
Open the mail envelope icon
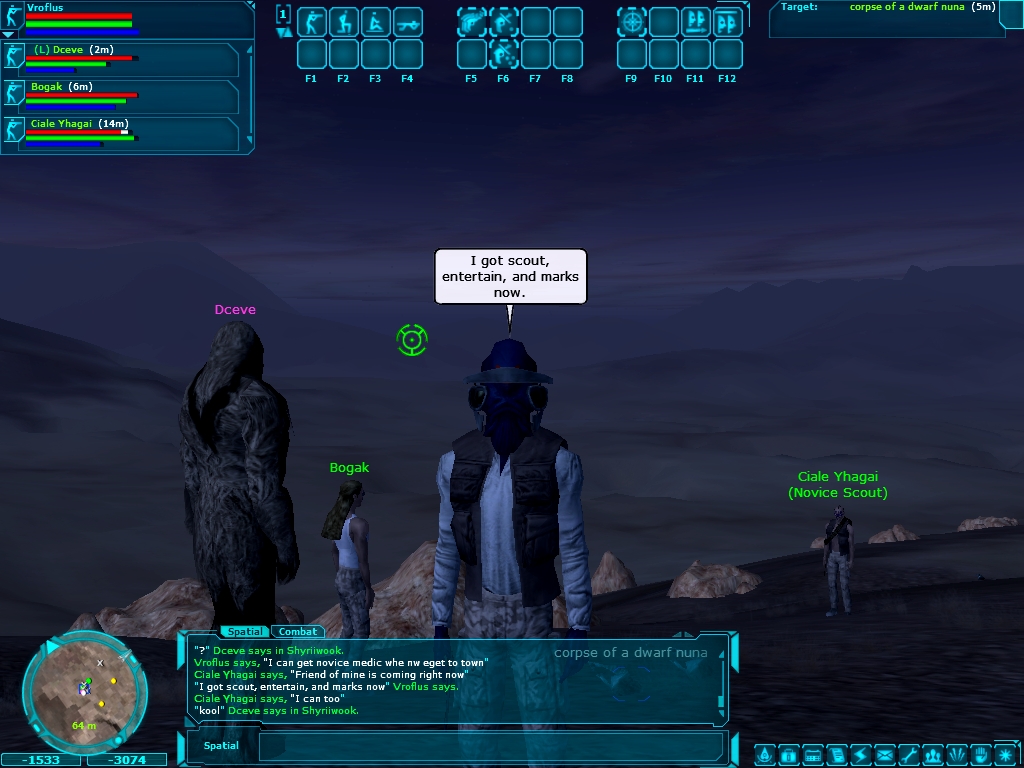click(884, 754)
